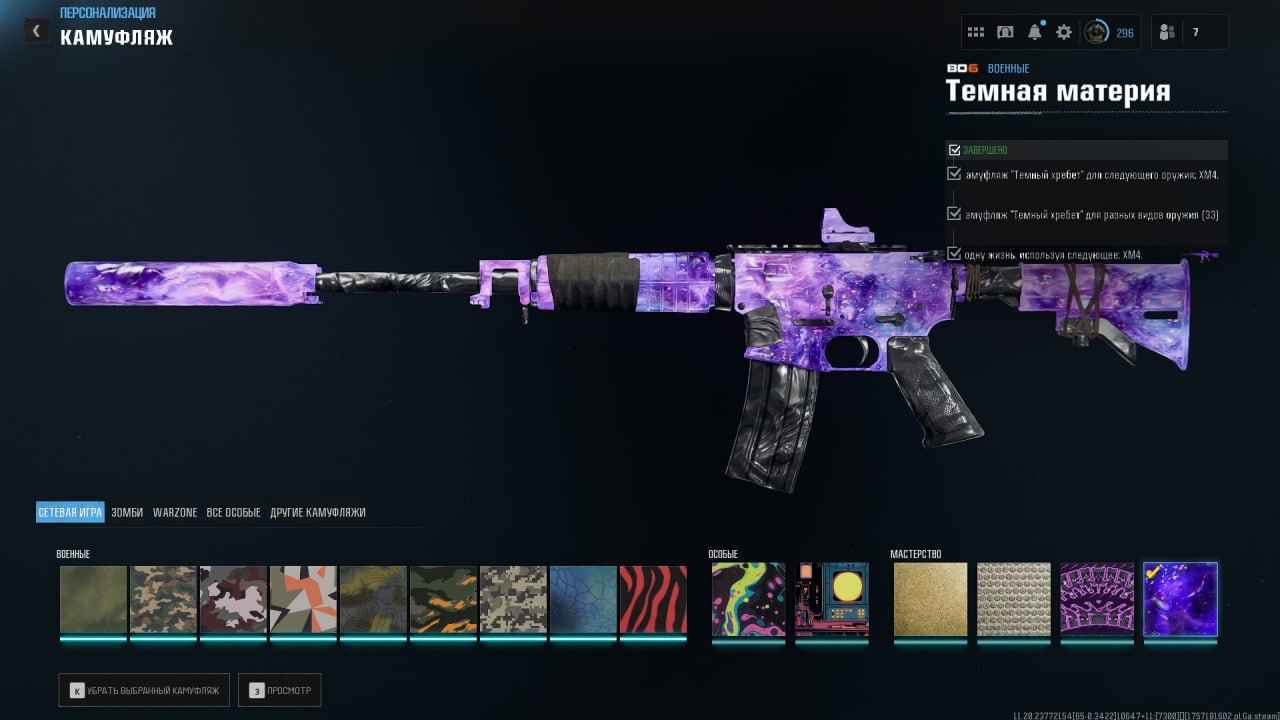Image resolution: width=1280 pixels, height=720 pixels.
Task: Choose the gold mastery camo
Action: [930, 600]
